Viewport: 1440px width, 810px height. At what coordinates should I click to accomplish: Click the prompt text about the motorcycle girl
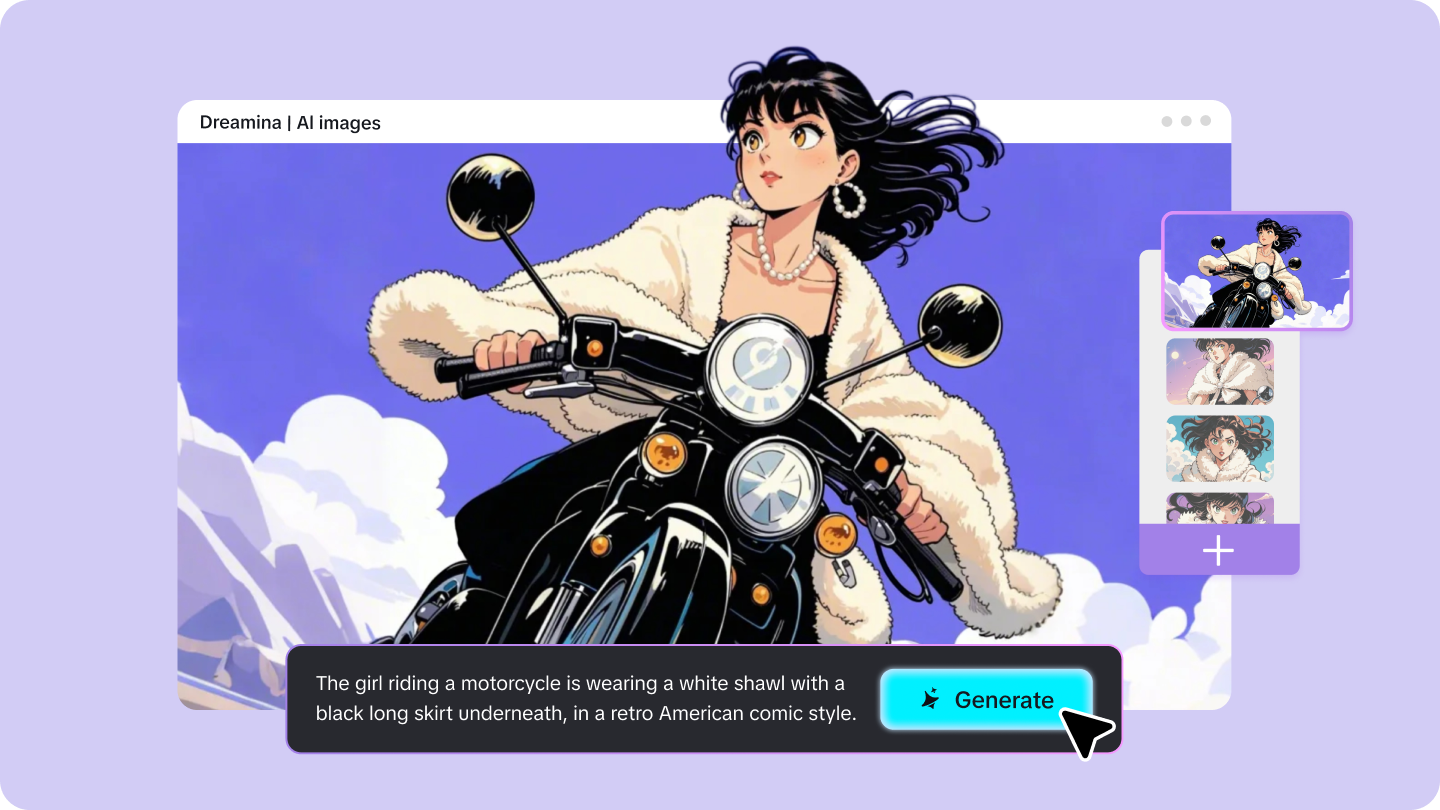(585, 698)
